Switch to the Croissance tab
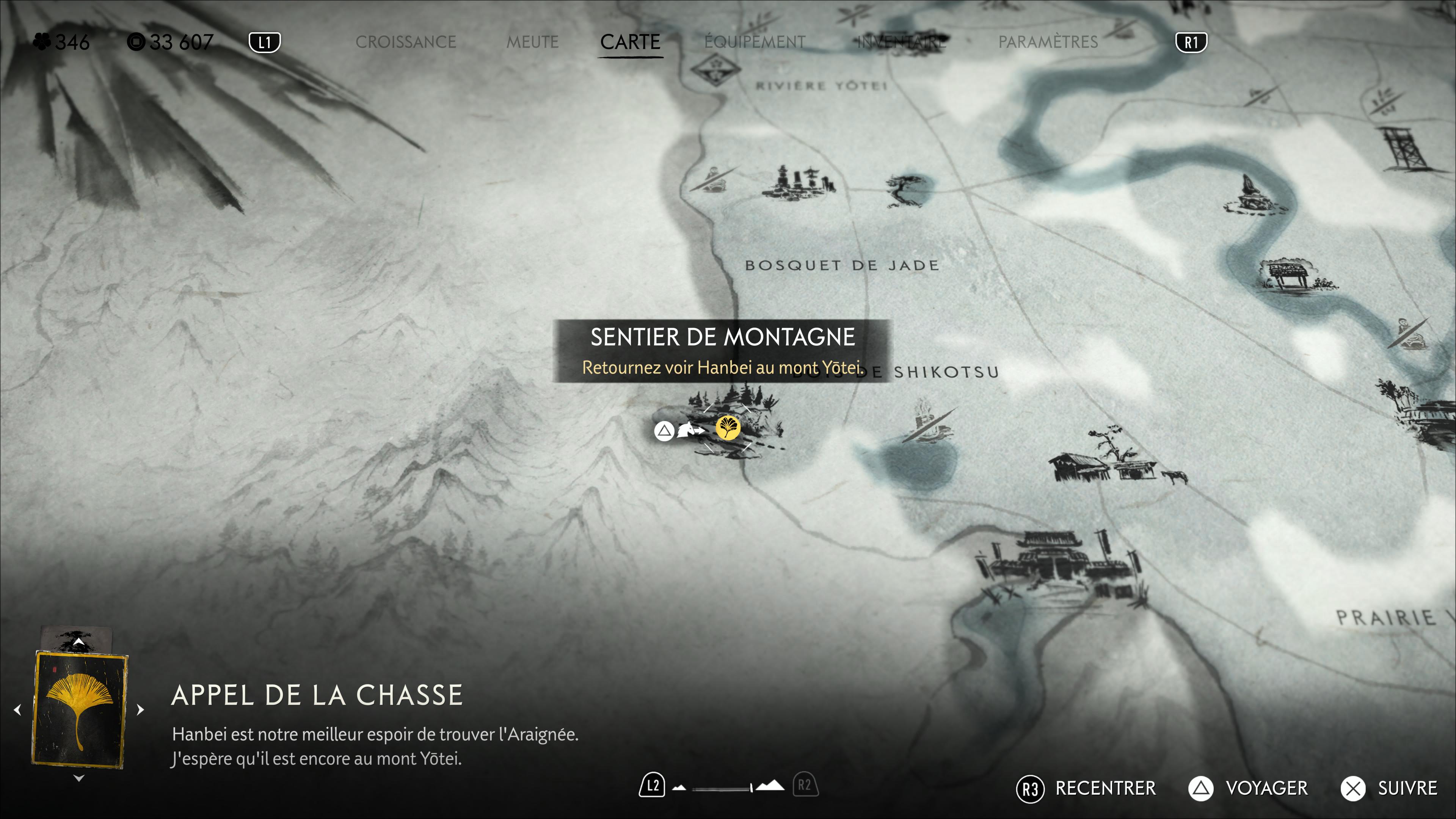This screenshot has height=819, width=1456. coord(405,42)
